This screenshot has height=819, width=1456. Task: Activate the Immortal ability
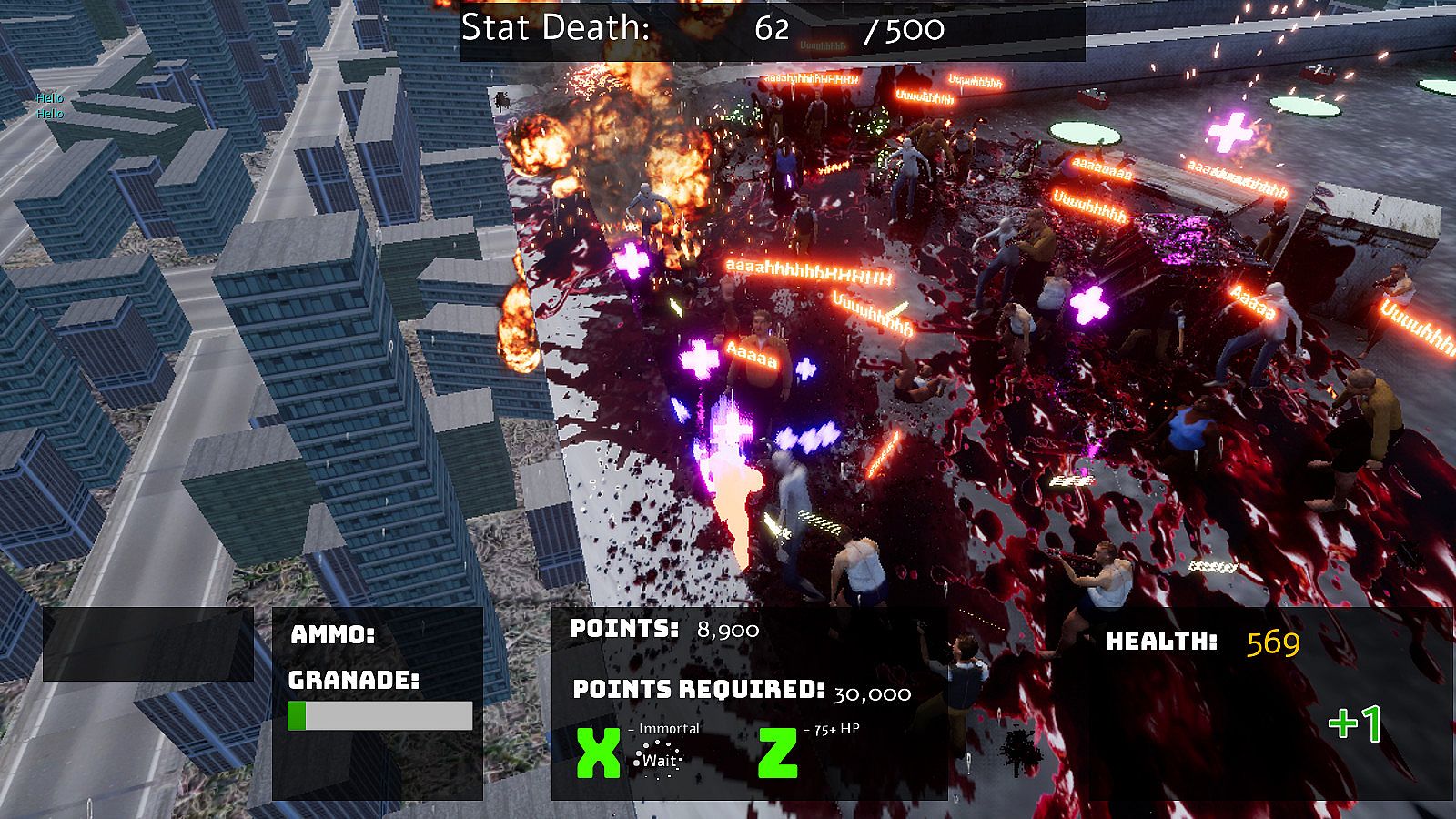[599, 753]
